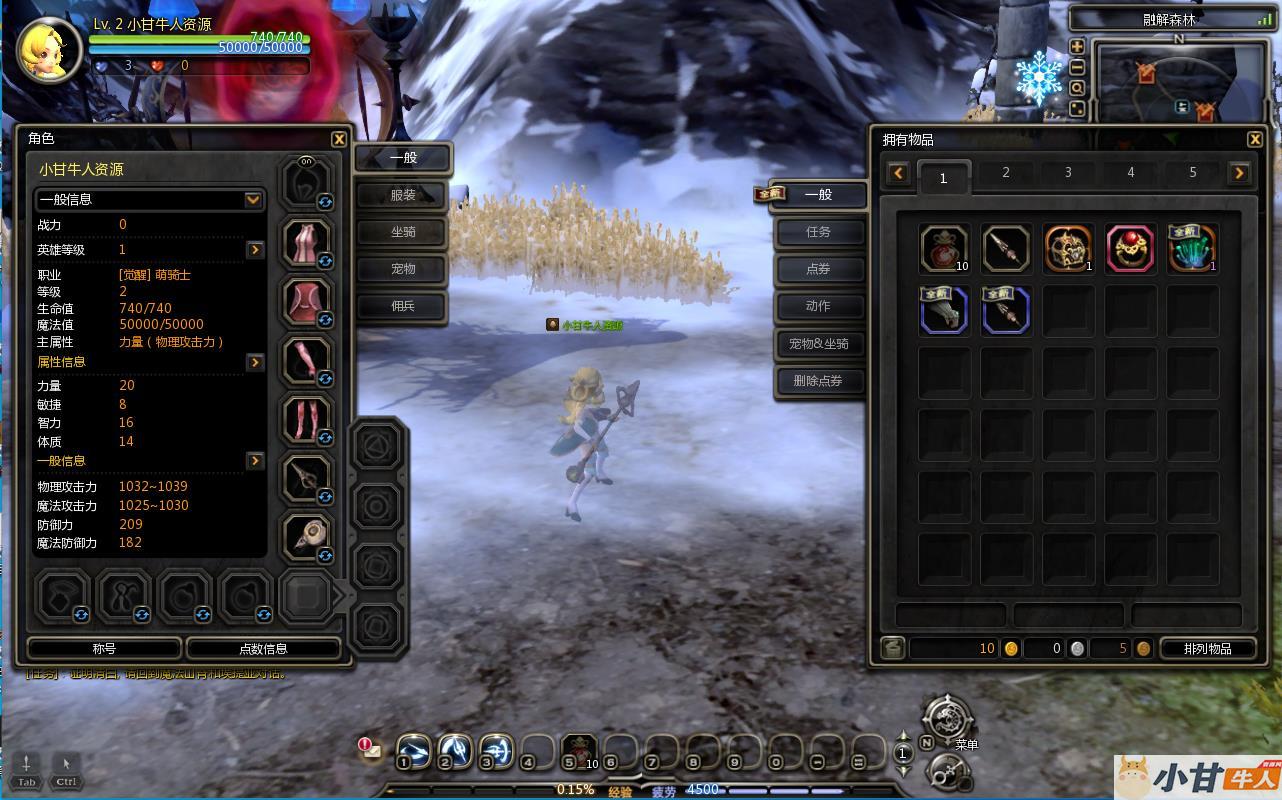Switch to the 服装 costume tab

click(x=403, y=195)
